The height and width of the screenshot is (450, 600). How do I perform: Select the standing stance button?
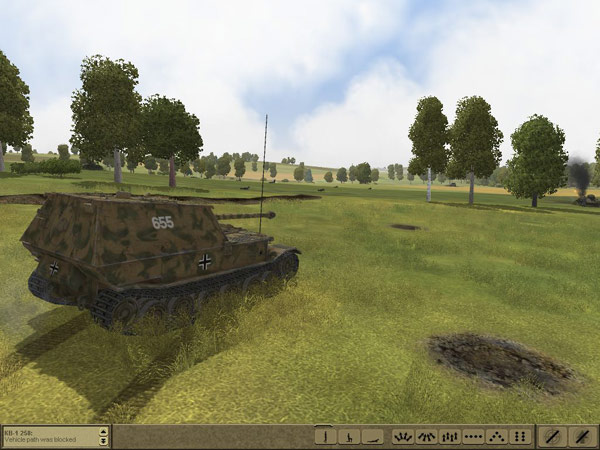(325, 436)
